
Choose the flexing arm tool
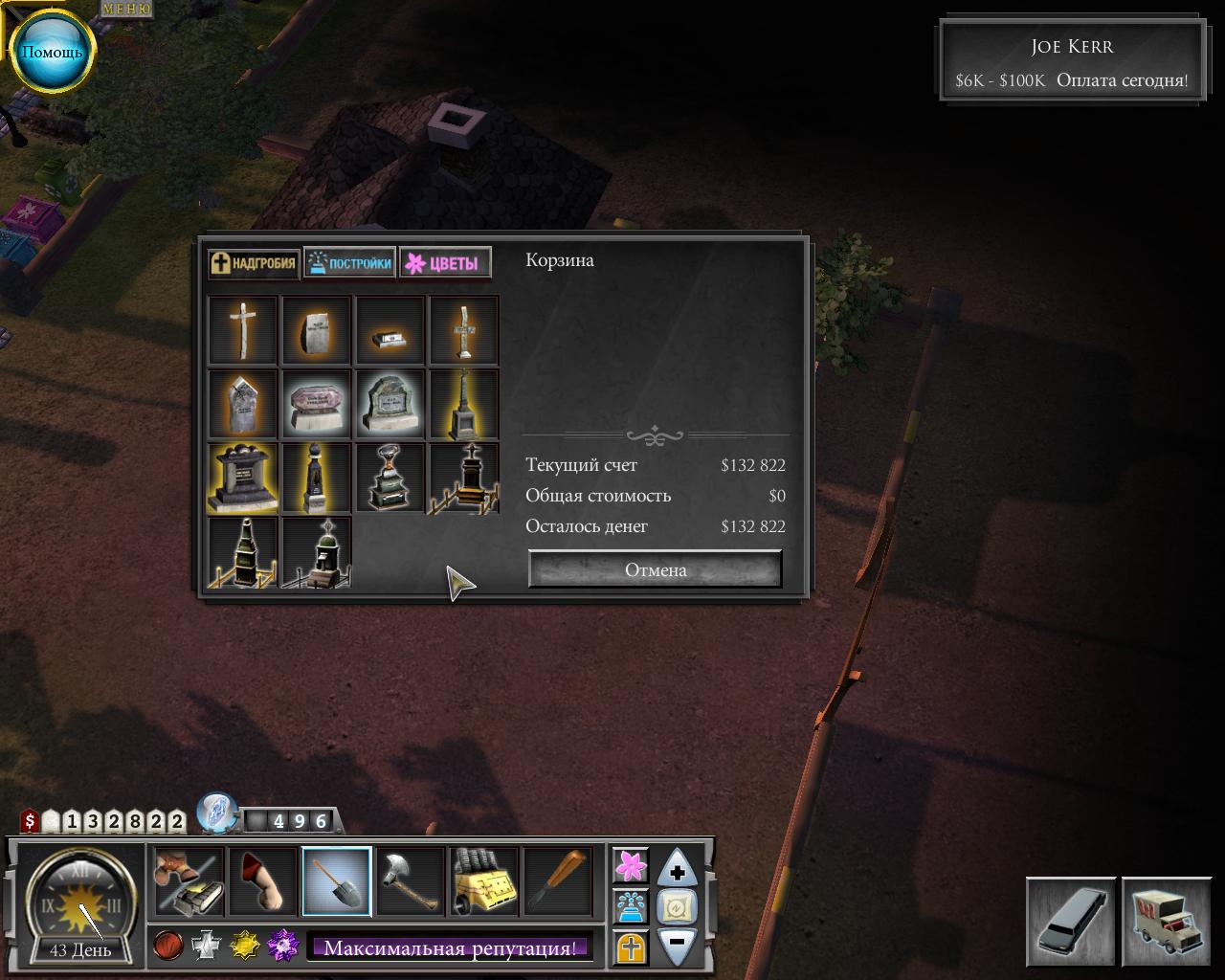pyautogui.click(x=263, y=881)
